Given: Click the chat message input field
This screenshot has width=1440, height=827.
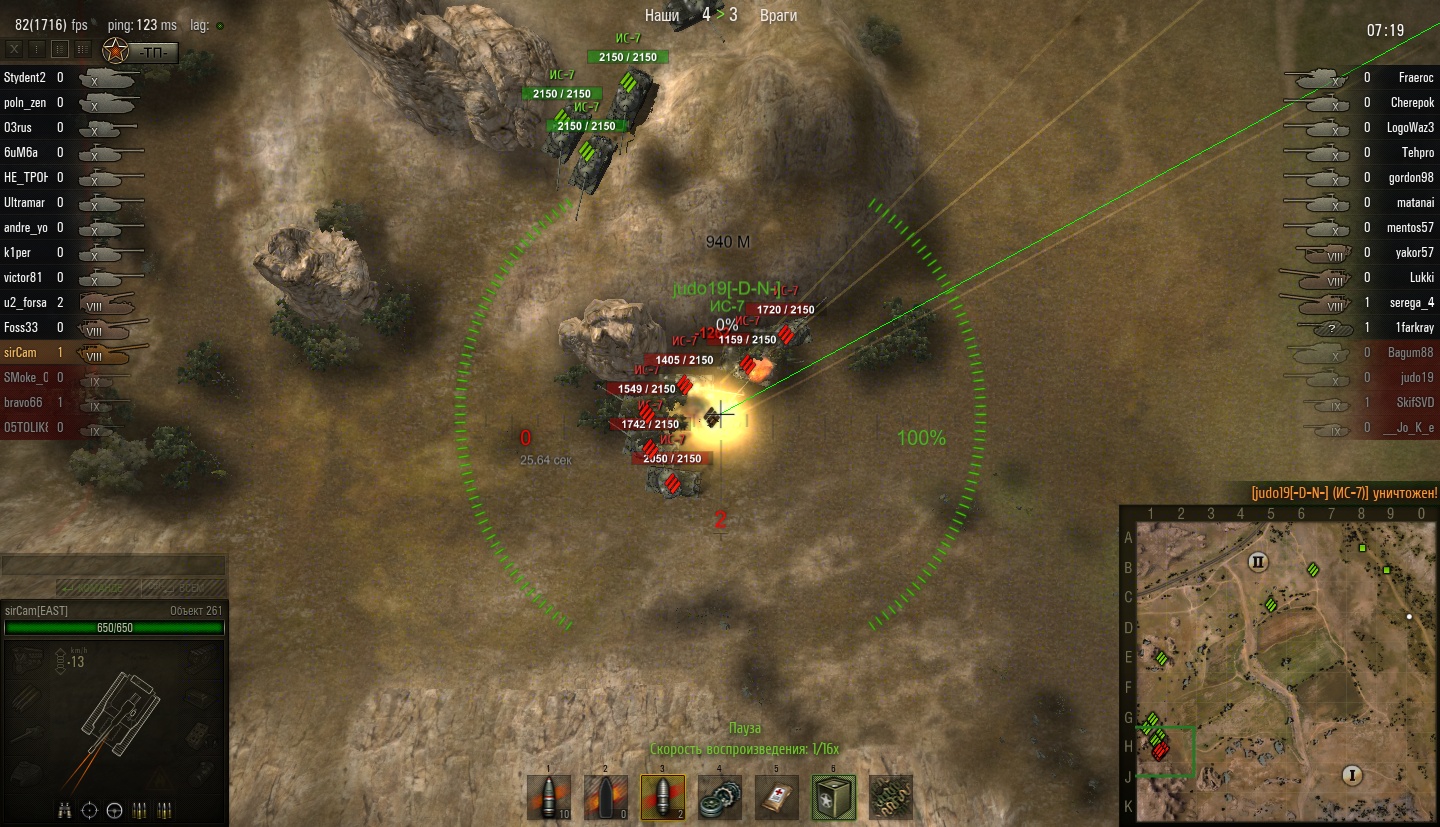Looking at the screenshot, I should [x=113, y=565].
